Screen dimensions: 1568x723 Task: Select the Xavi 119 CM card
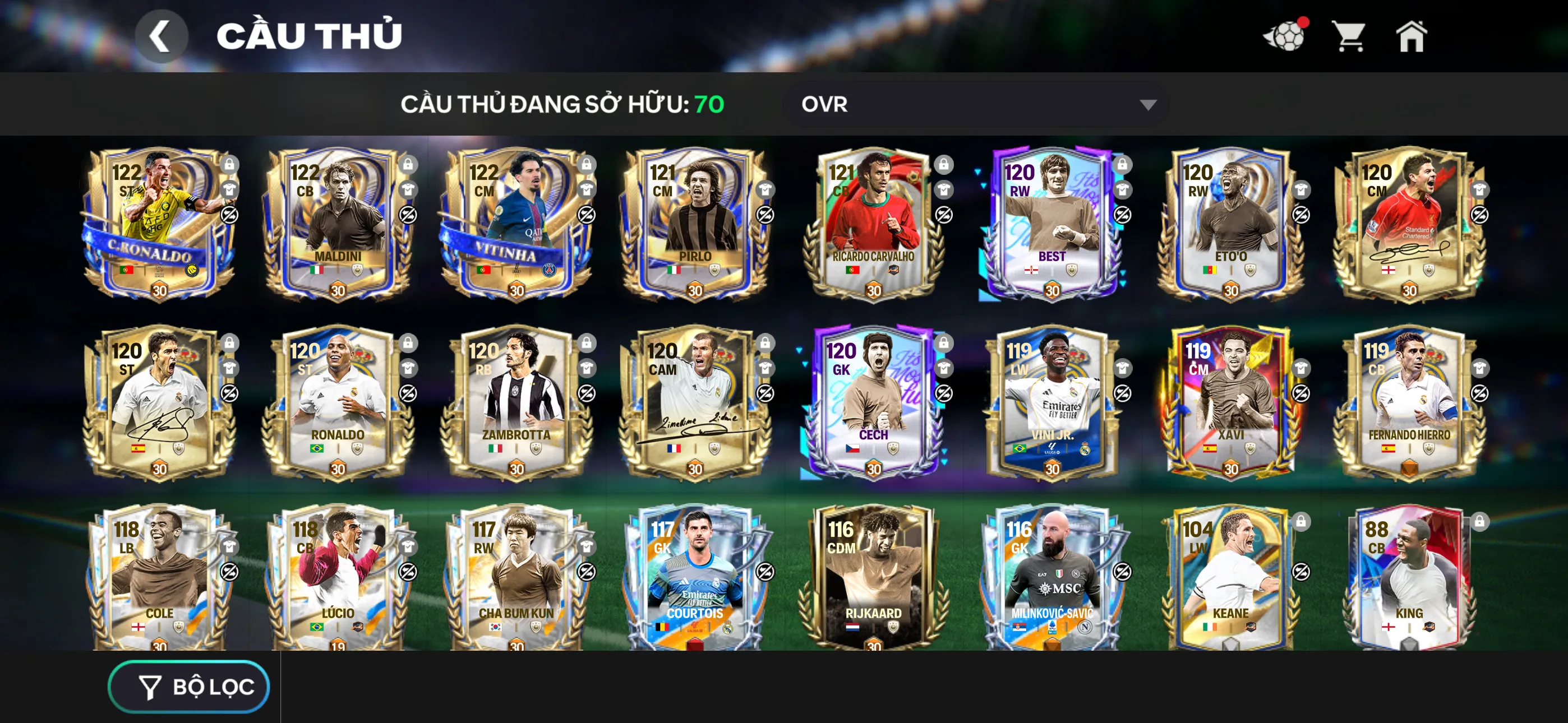pos(1230,402)
